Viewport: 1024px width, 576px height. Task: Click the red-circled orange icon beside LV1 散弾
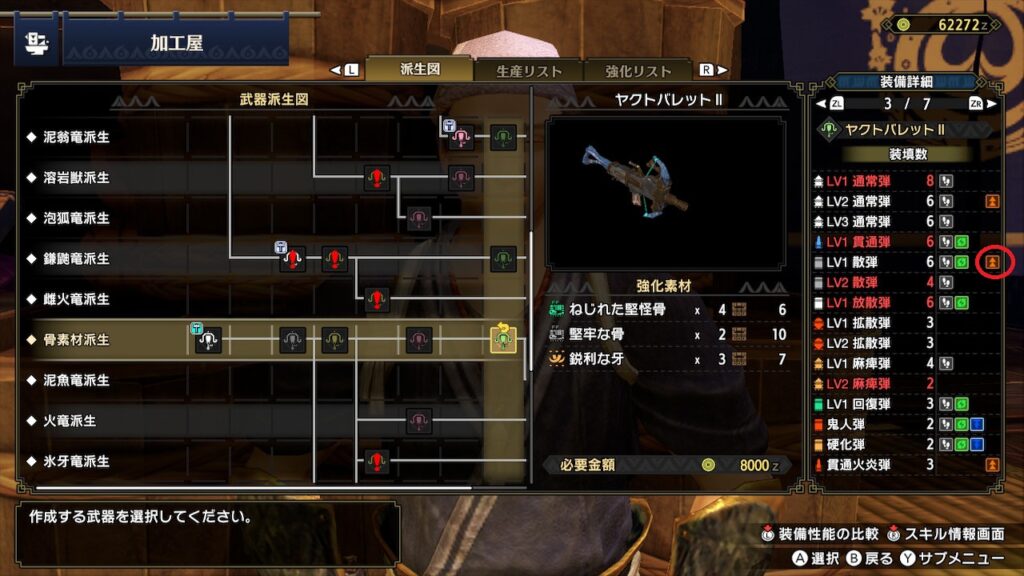[992, 262]
